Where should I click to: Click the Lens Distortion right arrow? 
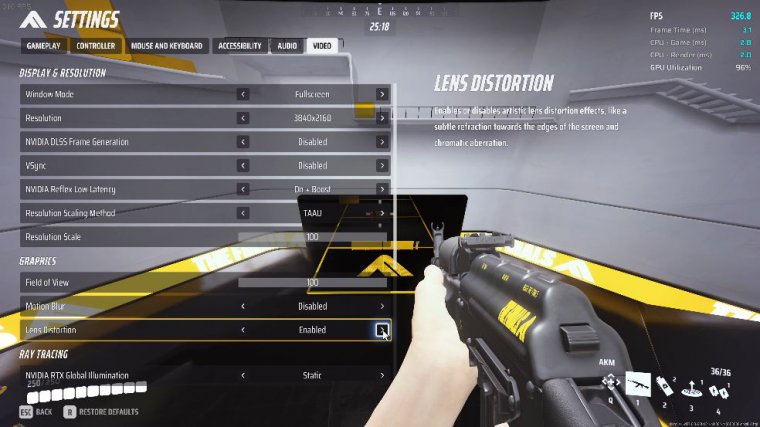[x=382, y=329]
